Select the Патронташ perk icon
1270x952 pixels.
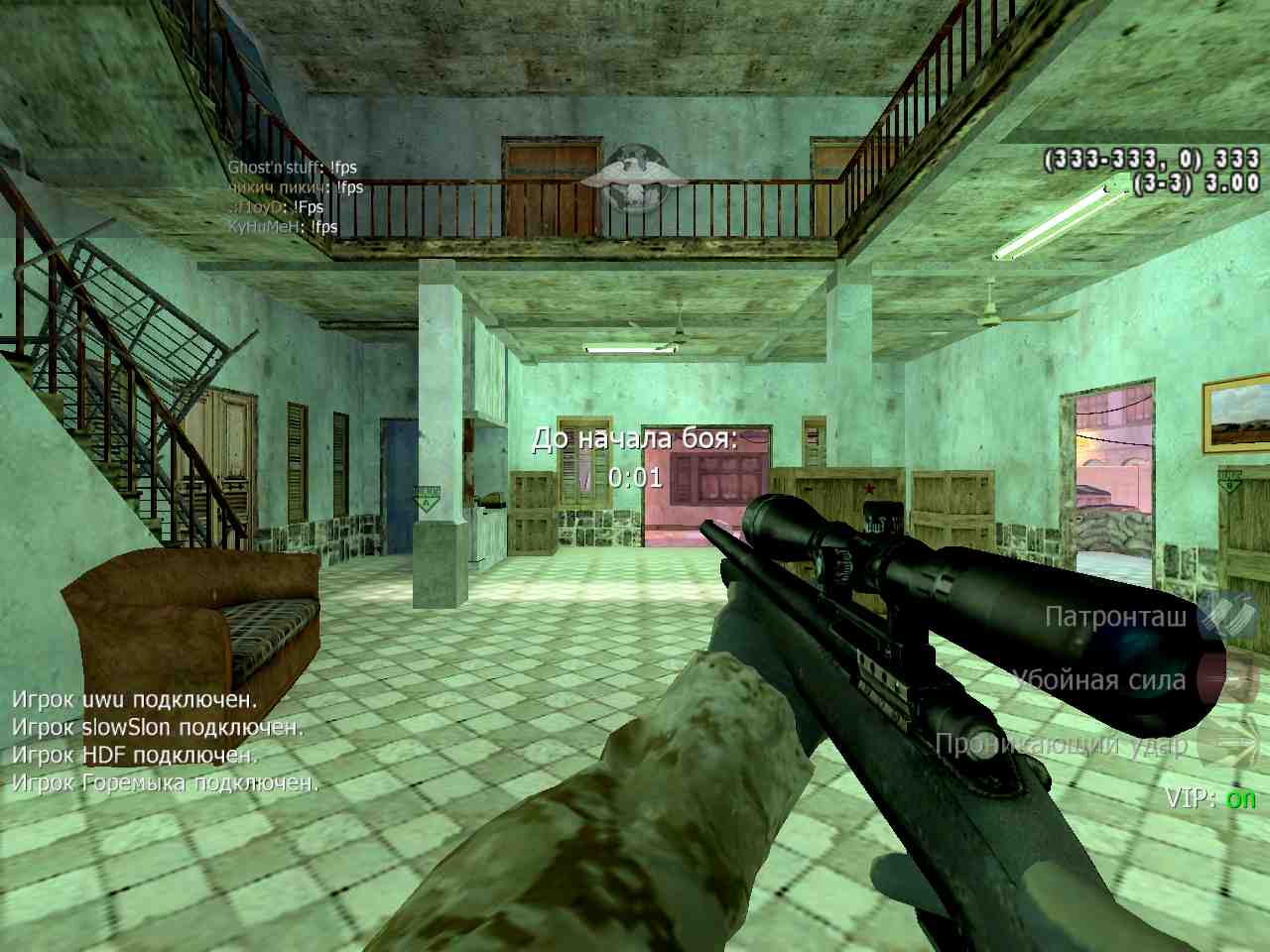tap(1228, 616)
